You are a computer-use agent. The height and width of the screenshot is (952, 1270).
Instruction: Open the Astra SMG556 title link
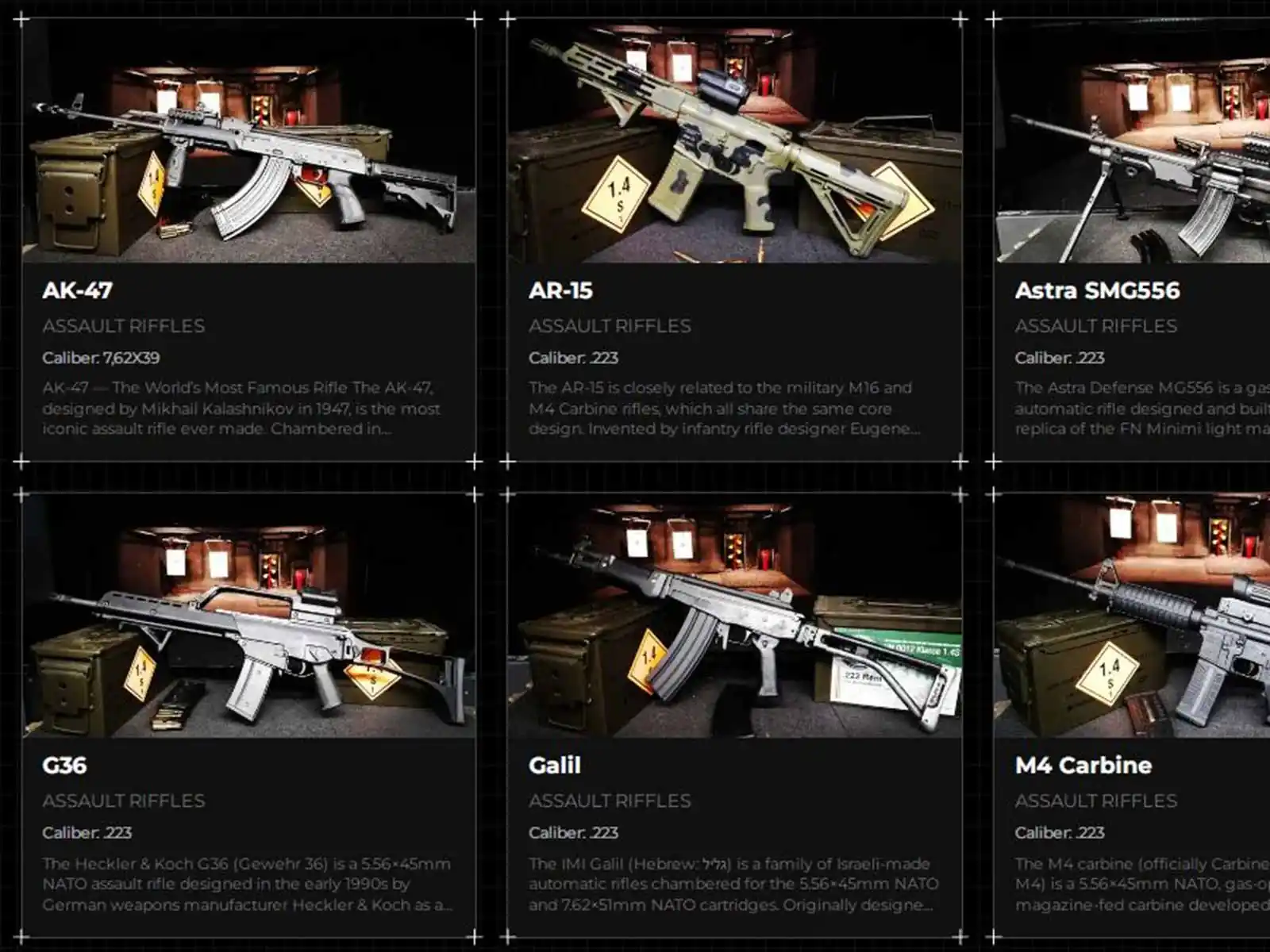click(x=1097, y=290)
